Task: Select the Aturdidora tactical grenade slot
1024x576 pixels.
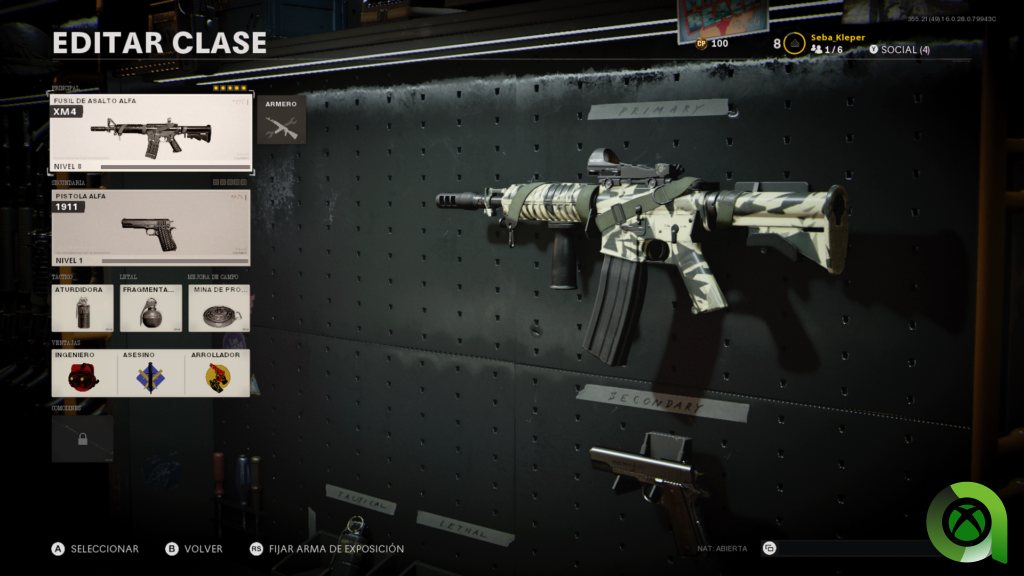Action: (x=82, y=308)
